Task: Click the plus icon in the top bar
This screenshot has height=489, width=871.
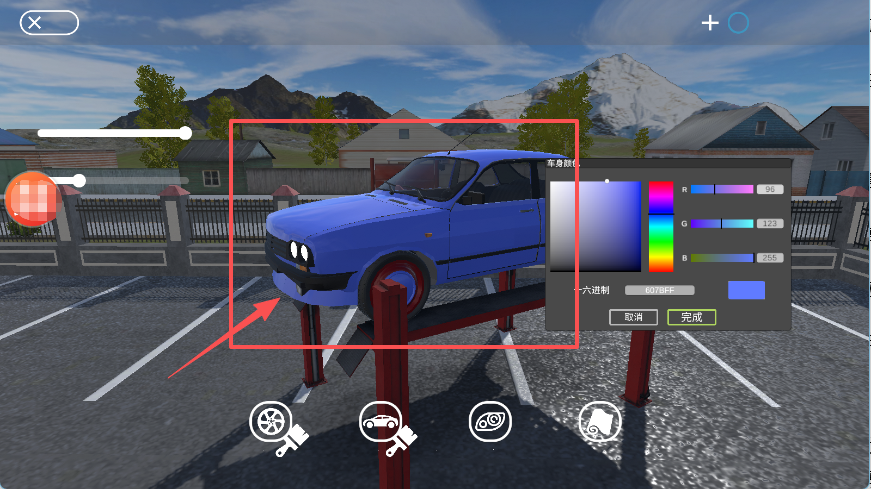Action: coord(710,22)
